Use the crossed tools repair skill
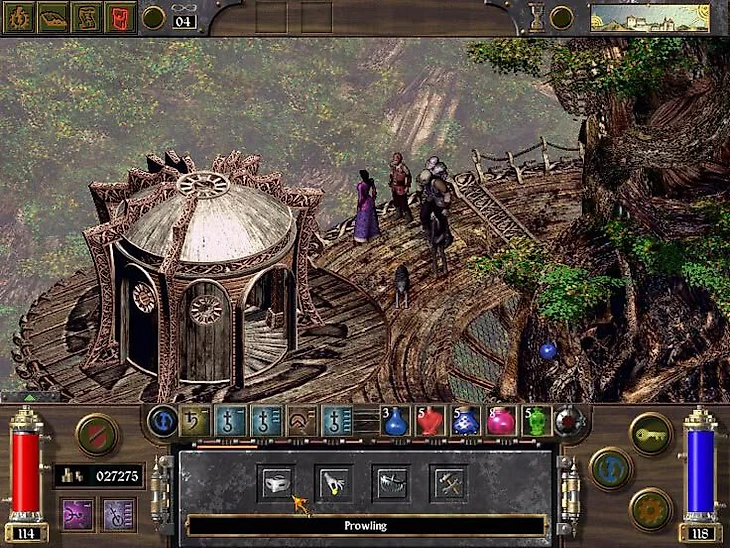This screenshot has width=730, height=548. [448, 482]
